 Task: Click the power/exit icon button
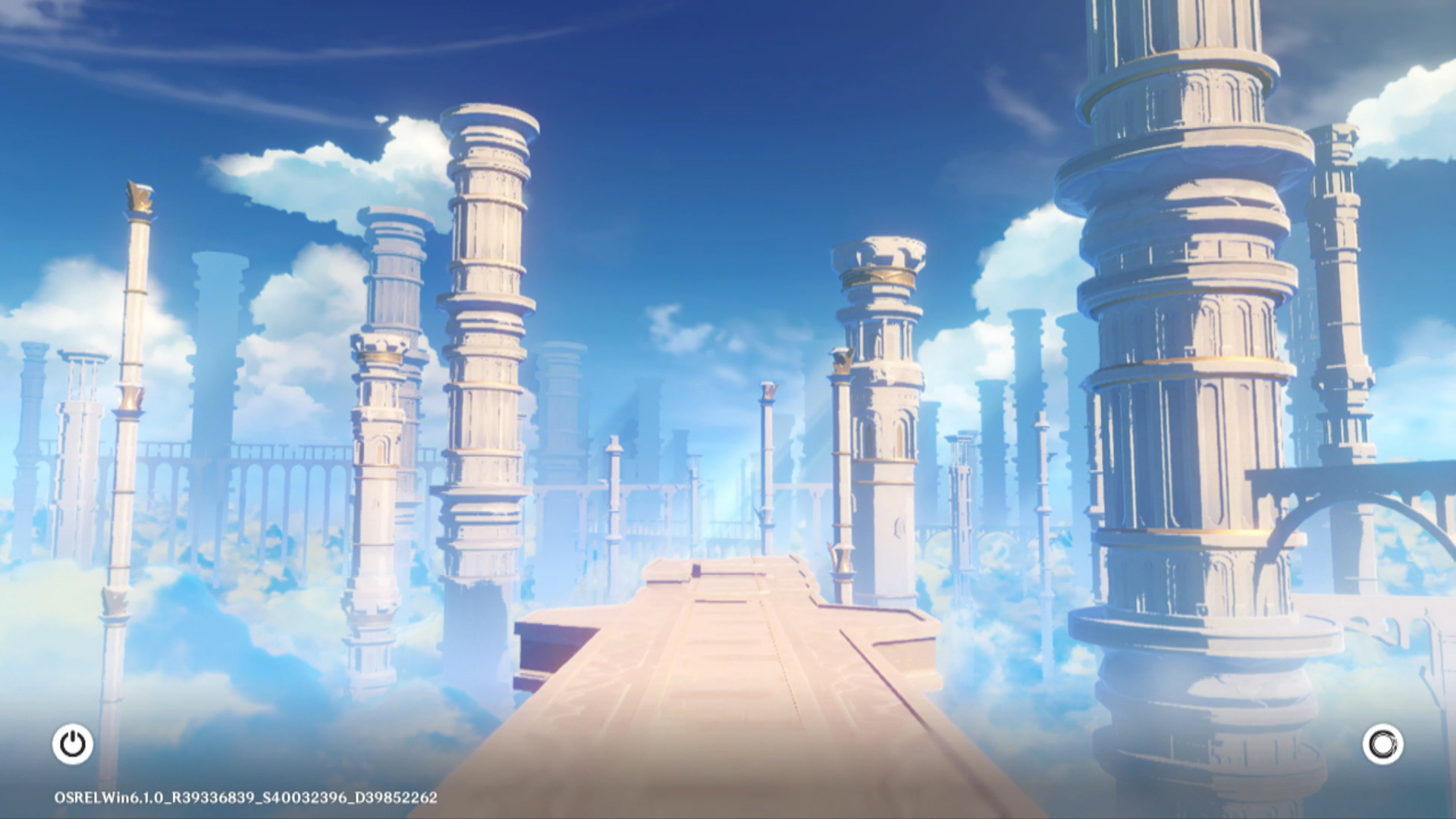(x=73, y=744)
